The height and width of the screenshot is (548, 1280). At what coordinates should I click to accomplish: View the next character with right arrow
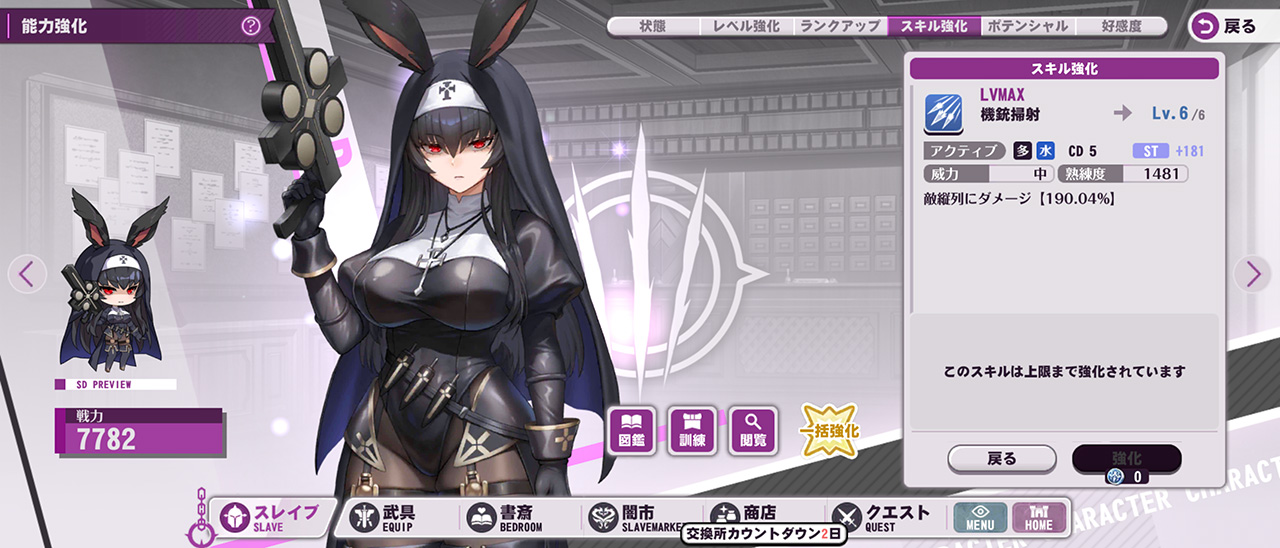click(x=1251, y=273)
